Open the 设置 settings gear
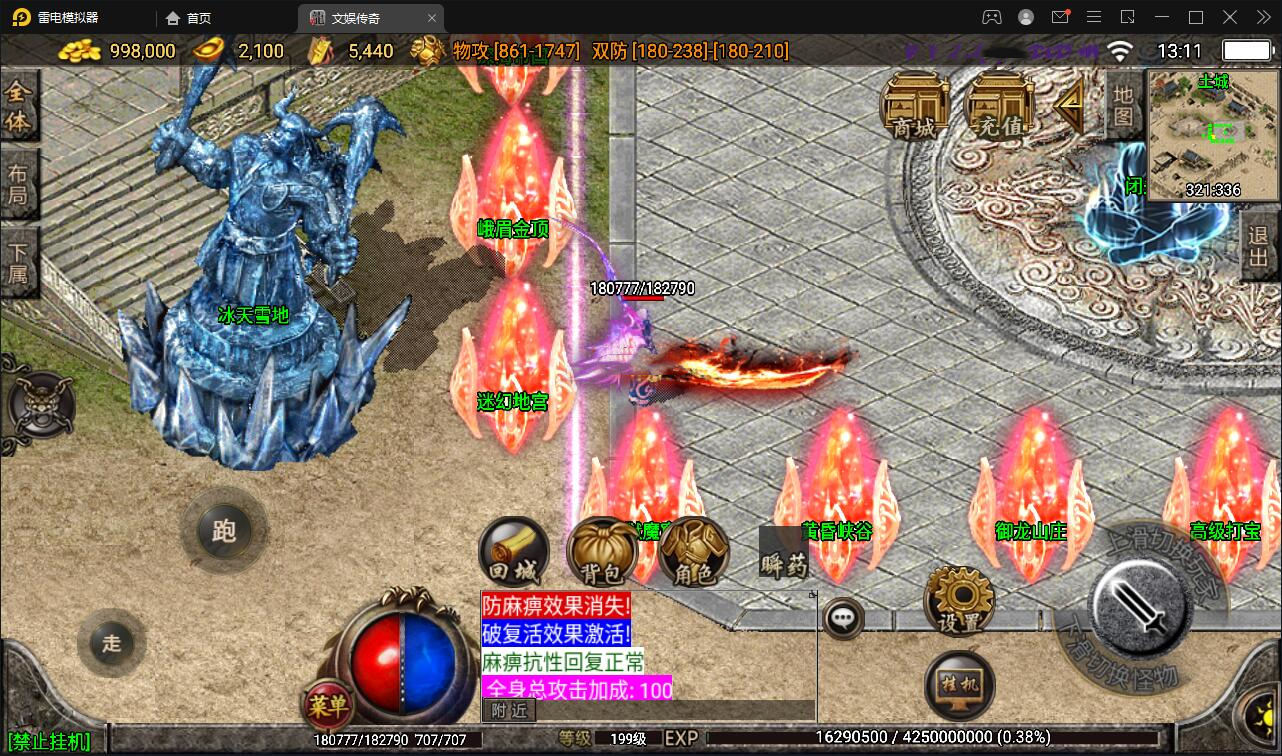The image size is (1282, 756). (957, 599)
